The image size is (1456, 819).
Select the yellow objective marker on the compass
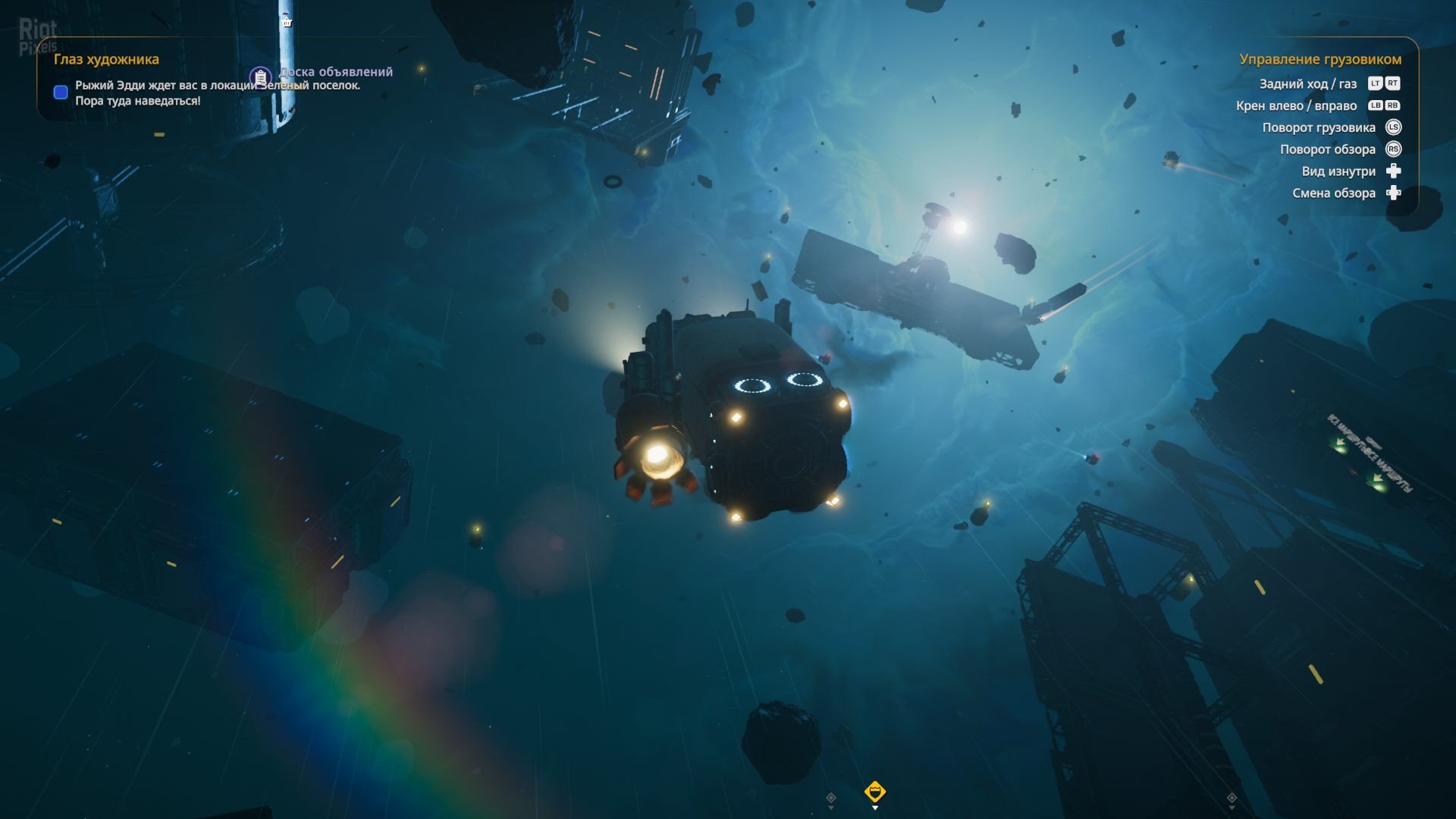(874, 792)
